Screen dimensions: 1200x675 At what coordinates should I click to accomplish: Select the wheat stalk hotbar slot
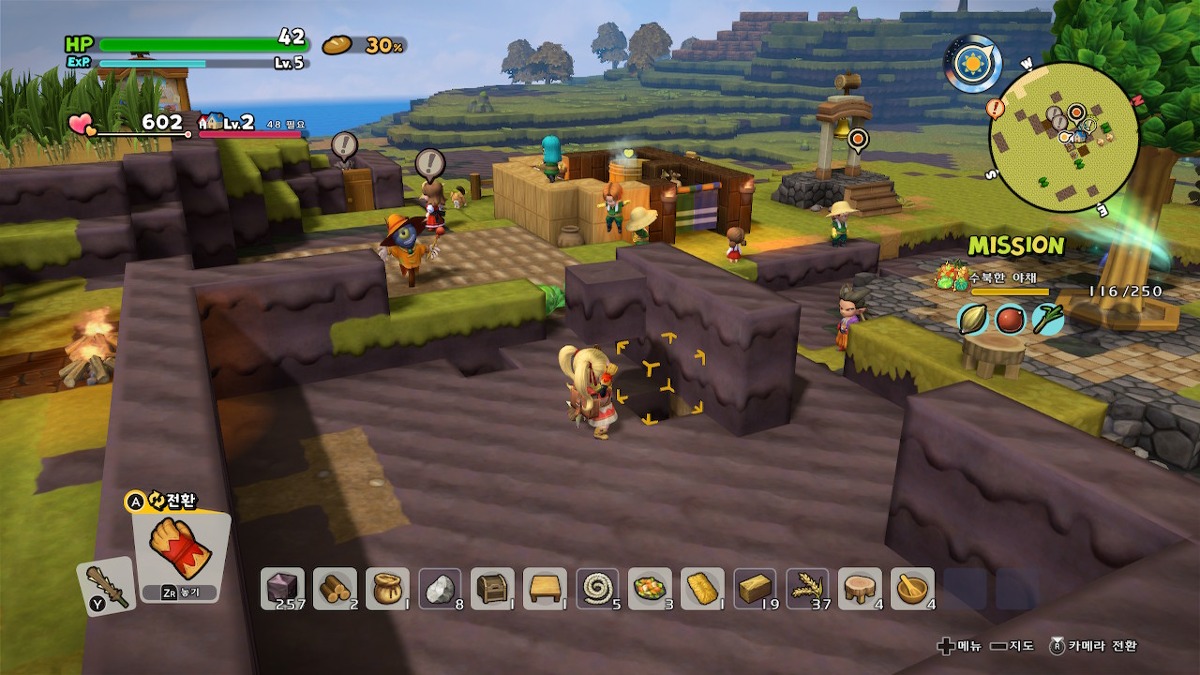[807, 588]
